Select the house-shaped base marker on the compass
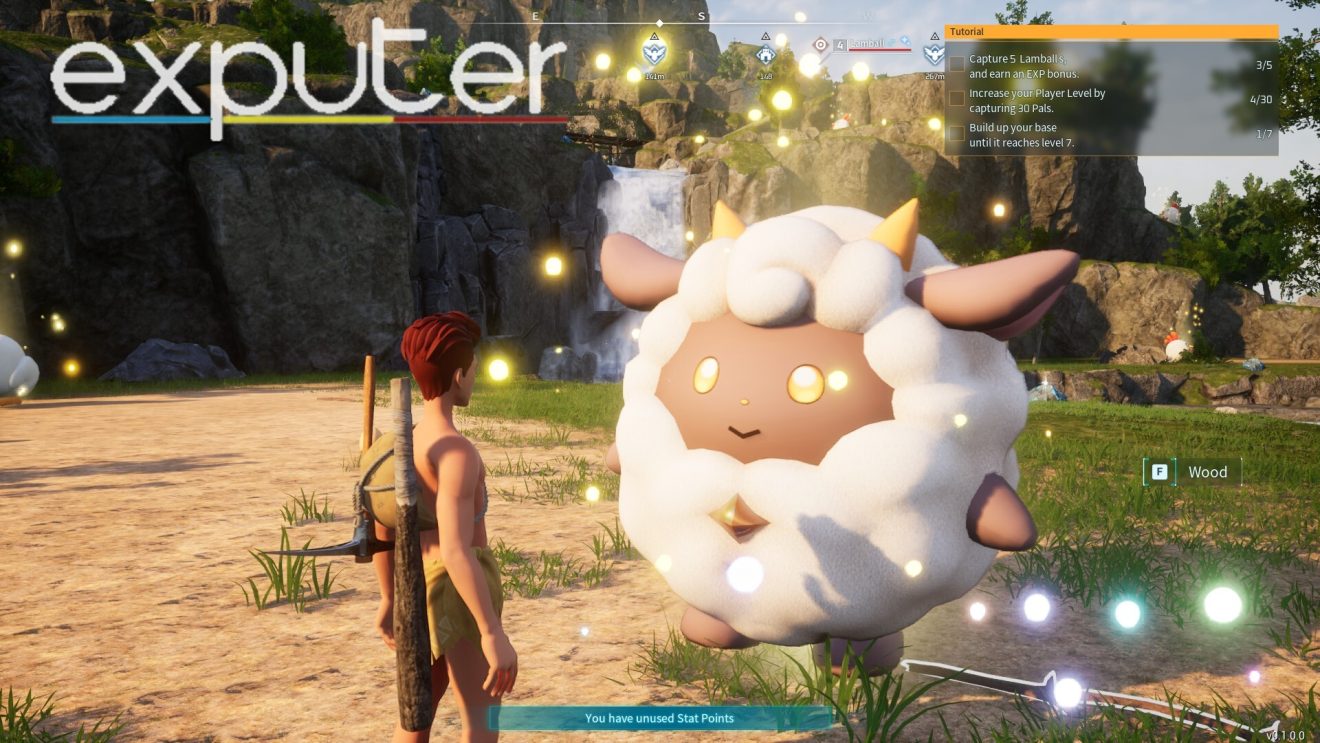This screenshot has width=1320, height=743. click(765, 55)
